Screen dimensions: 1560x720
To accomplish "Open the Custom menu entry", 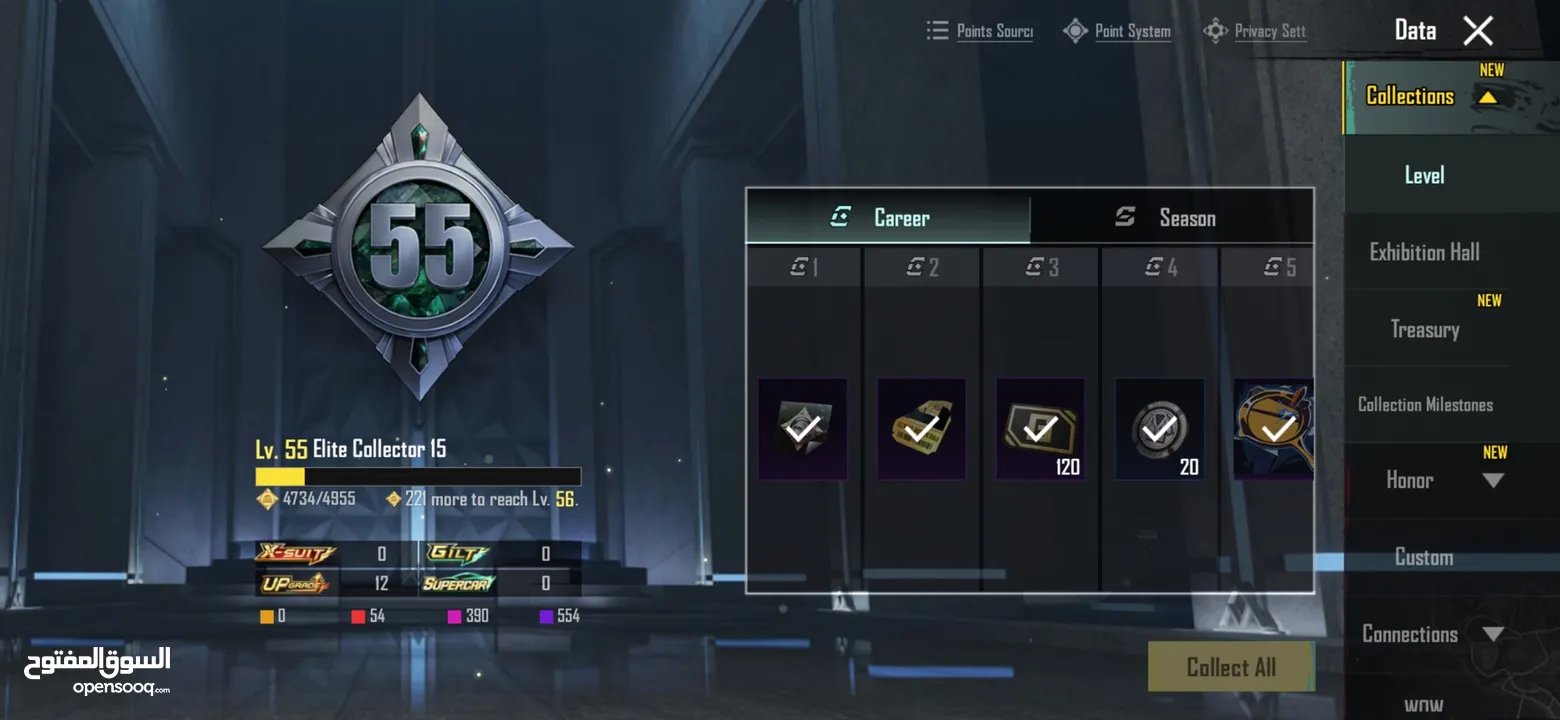I will (x=1424, y=557).
